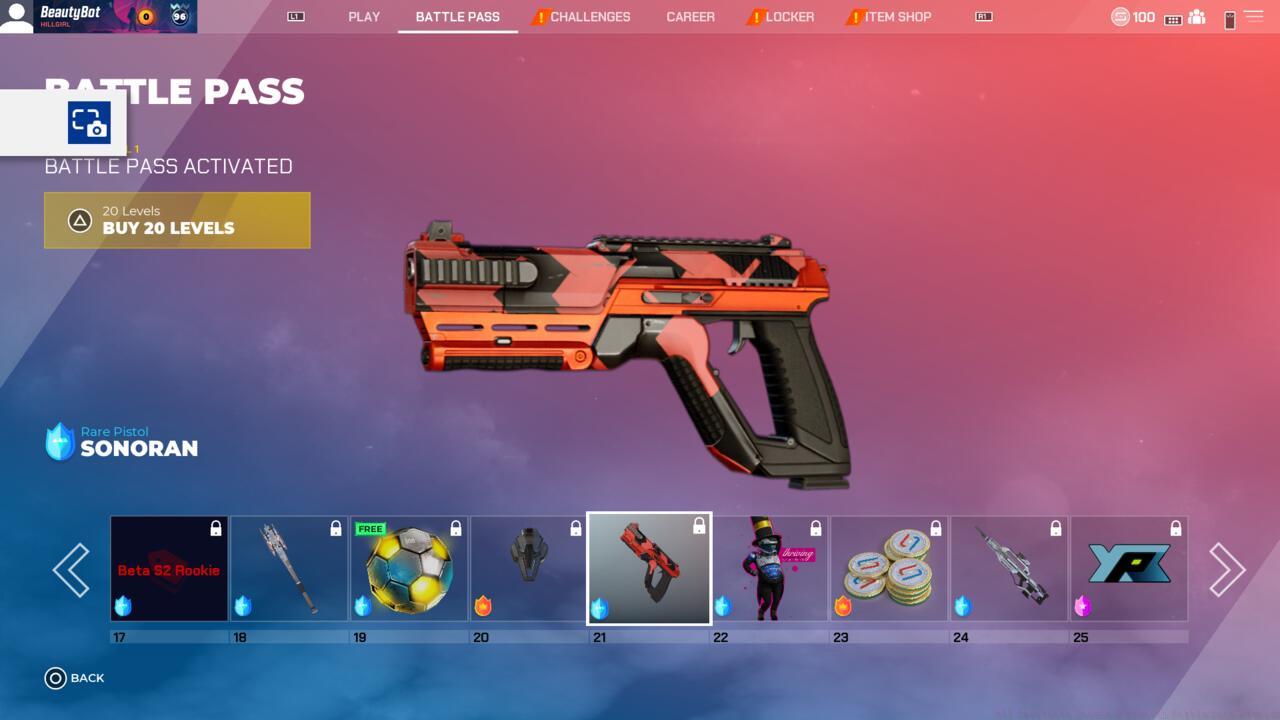Open the Play tab
1280x720 pixels.
[x=364, y=17]
